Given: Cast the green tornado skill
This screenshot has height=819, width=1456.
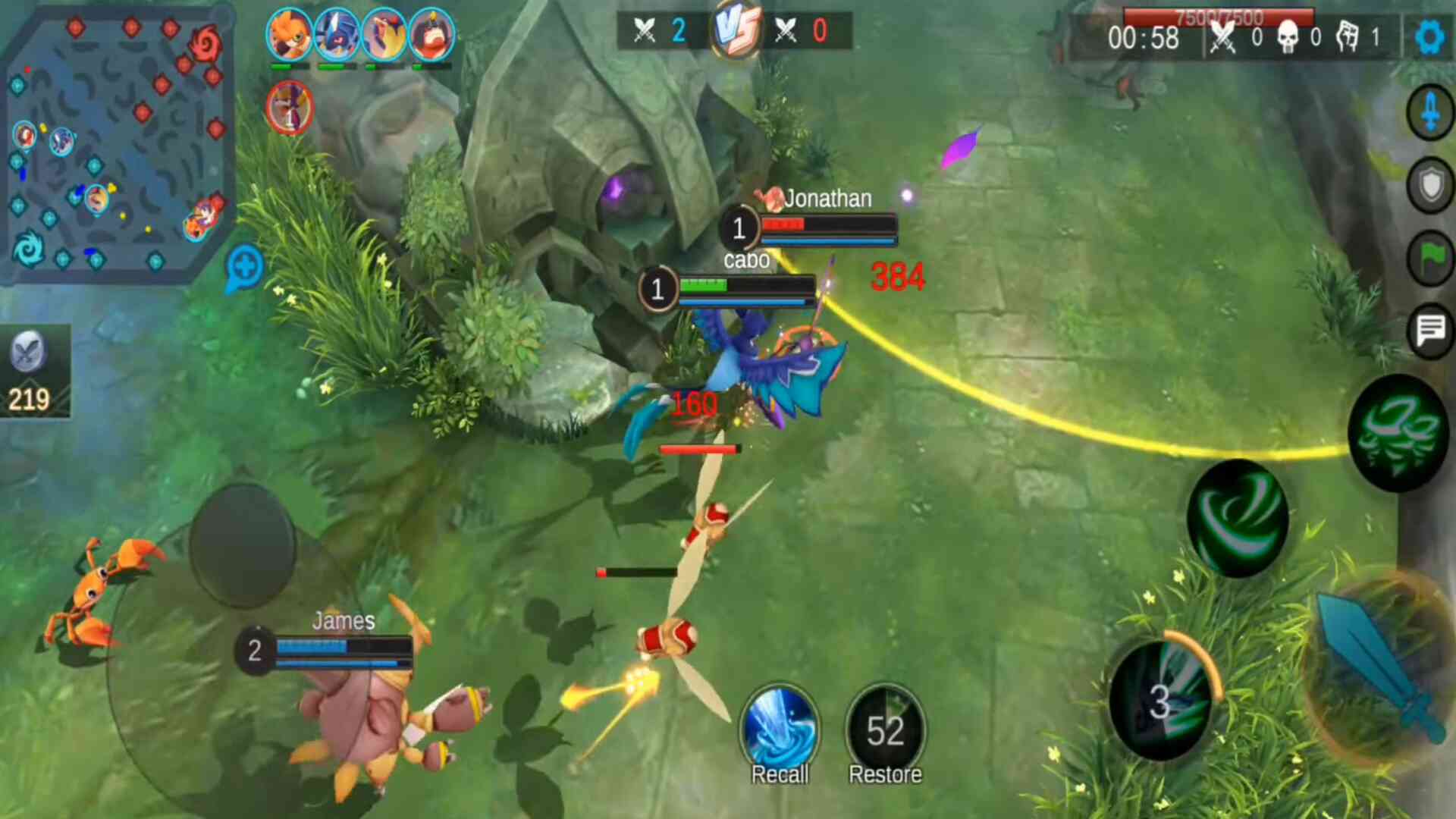Looking at the screenshot, I should click(x=1397, y=433).
